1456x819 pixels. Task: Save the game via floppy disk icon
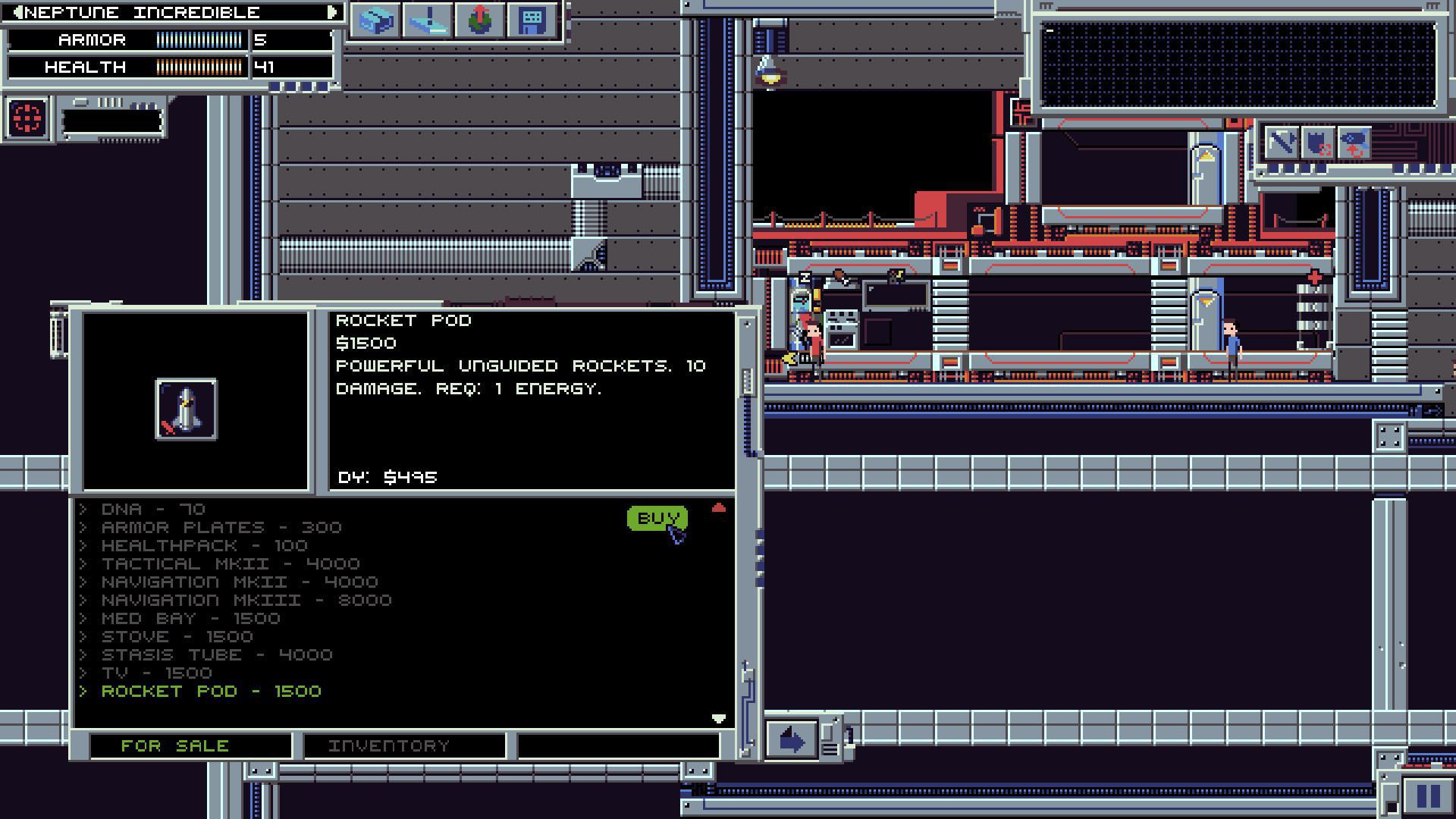pyautogui.click(x=532, y=22)
